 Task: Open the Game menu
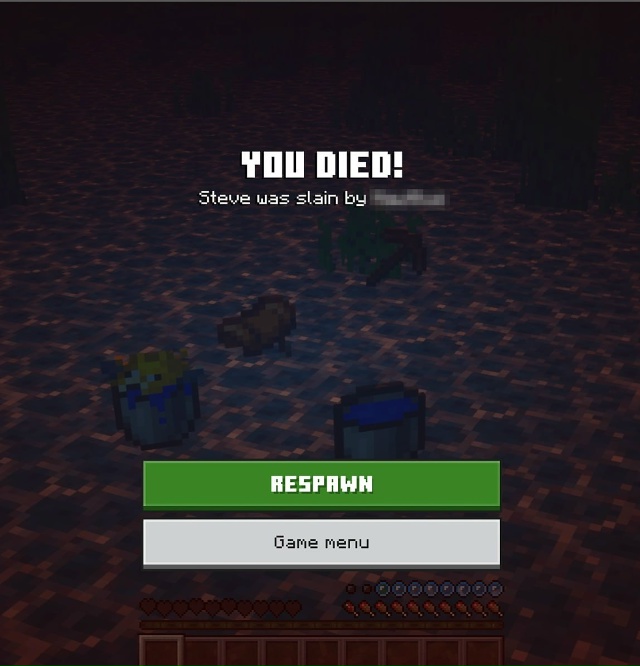(x=321, y=543)
